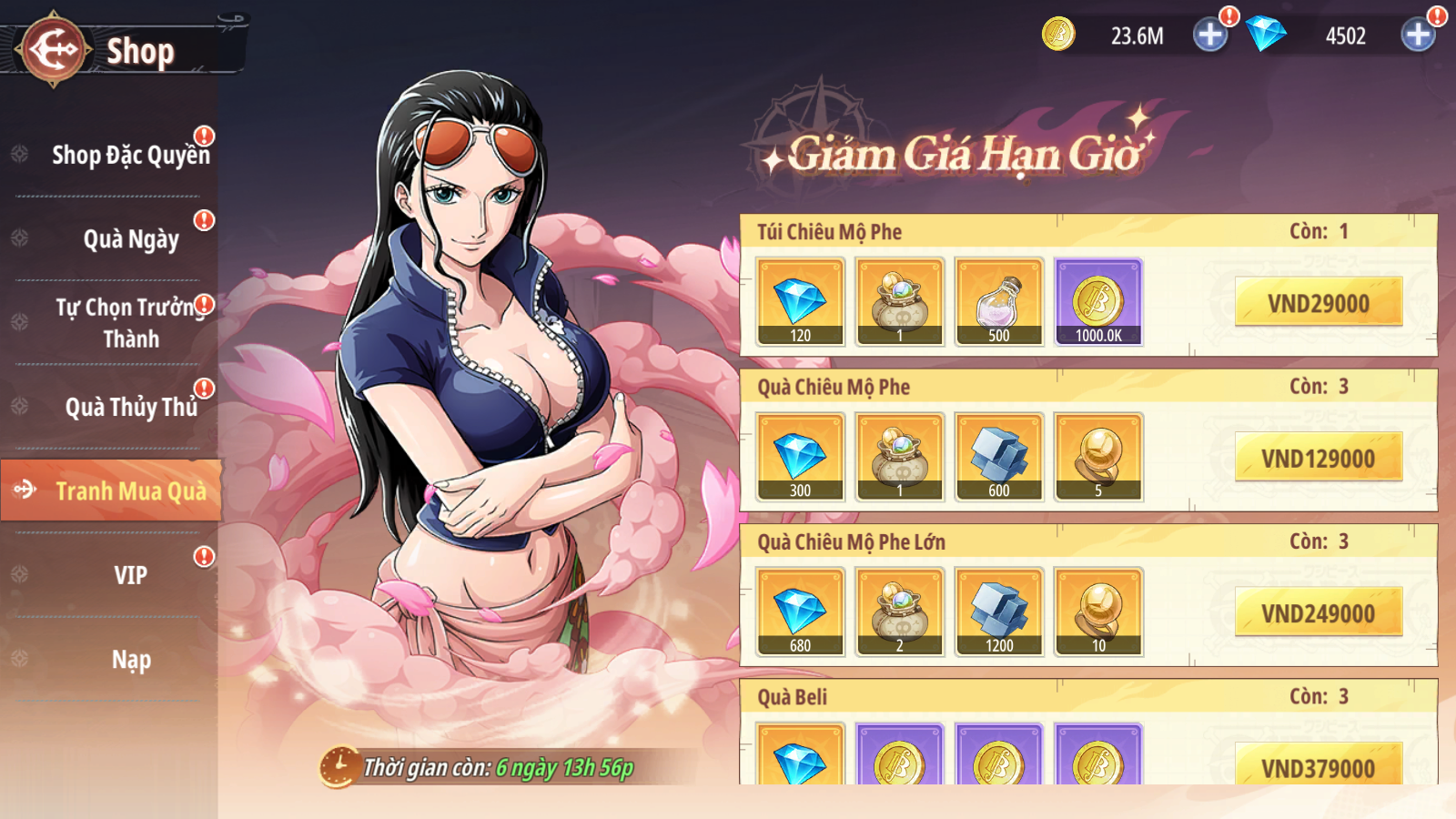Image resolution: width=1456 pixels, height=819 pixels.
Task: Inspect the 10 gold rings reward
Action: [1098, 612]
